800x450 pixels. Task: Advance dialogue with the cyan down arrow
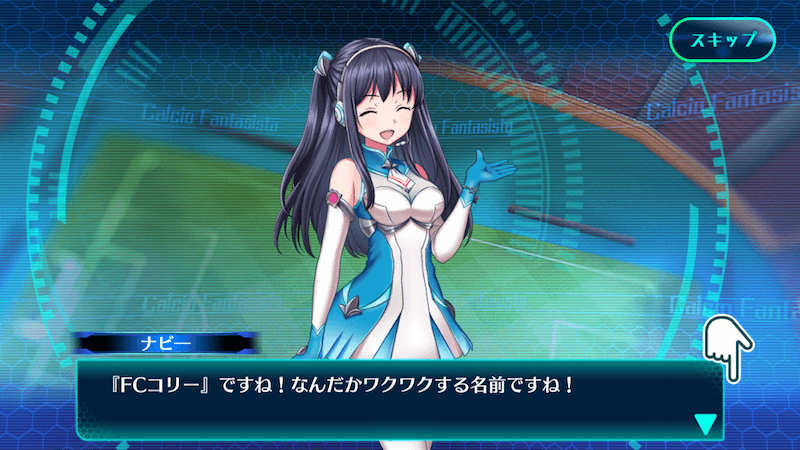(706, 424)
